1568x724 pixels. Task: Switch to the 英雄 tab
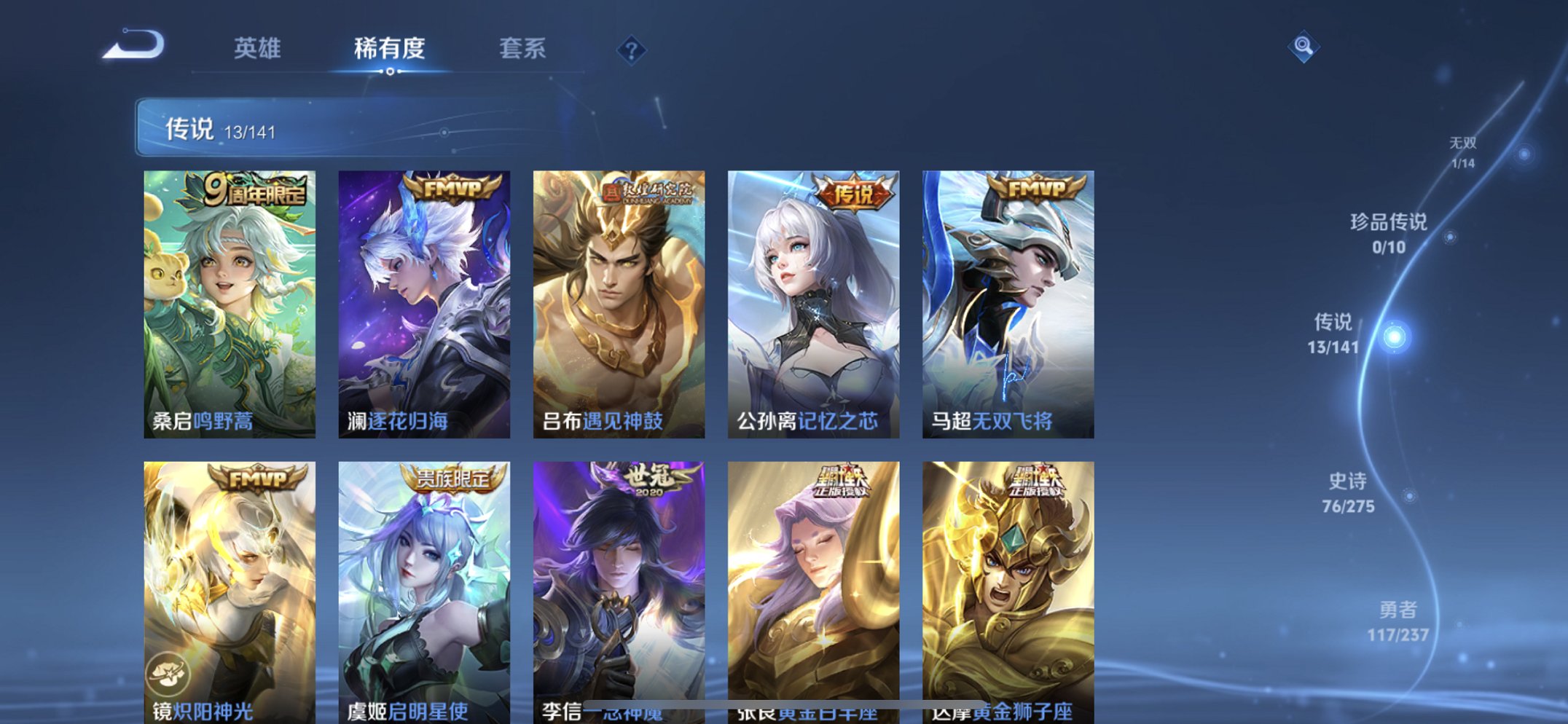click(x=256, y=48)
